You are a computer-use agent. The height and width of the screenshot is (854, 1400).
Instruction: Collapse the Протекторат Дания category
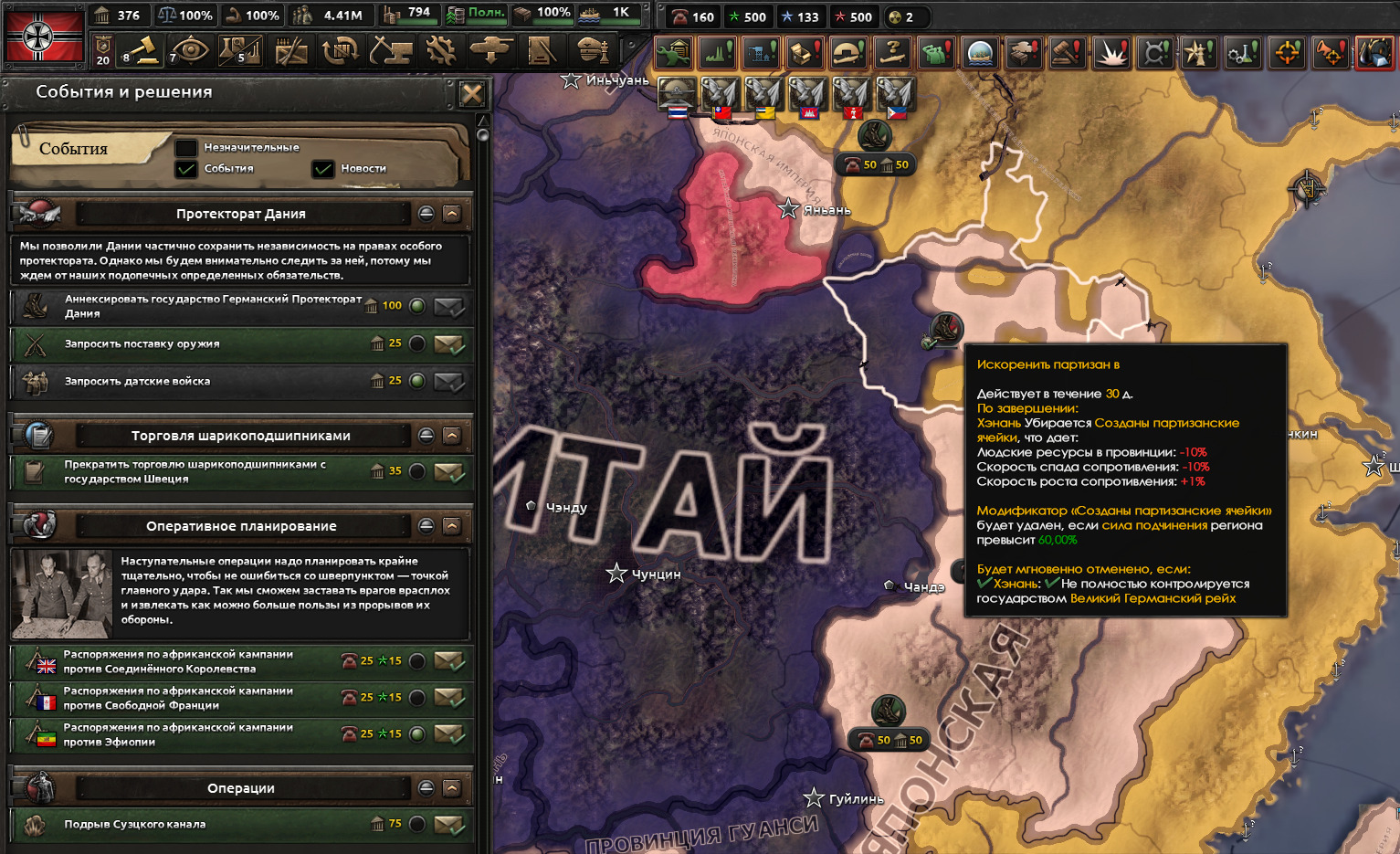point(451,214)
